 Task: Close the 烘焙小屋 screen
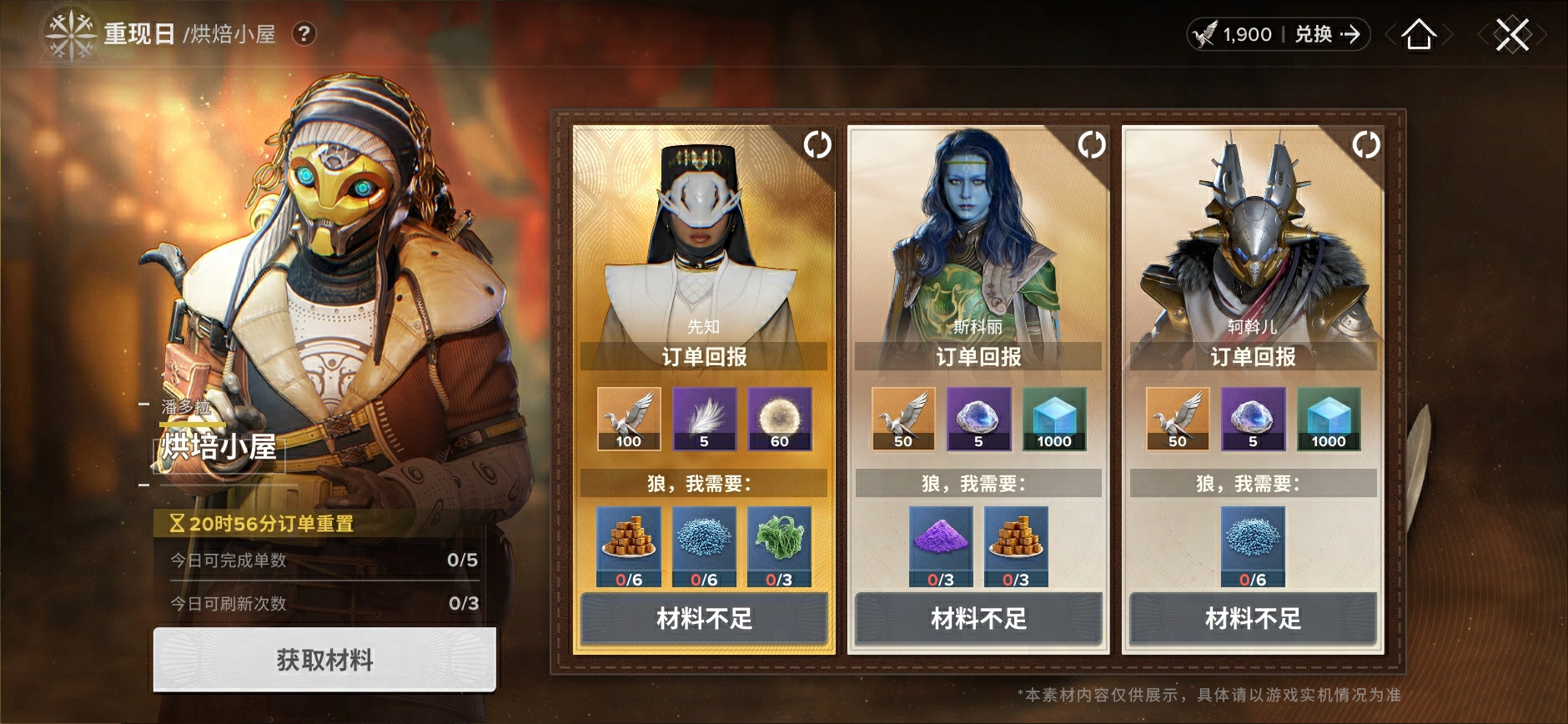[1511, 35]
